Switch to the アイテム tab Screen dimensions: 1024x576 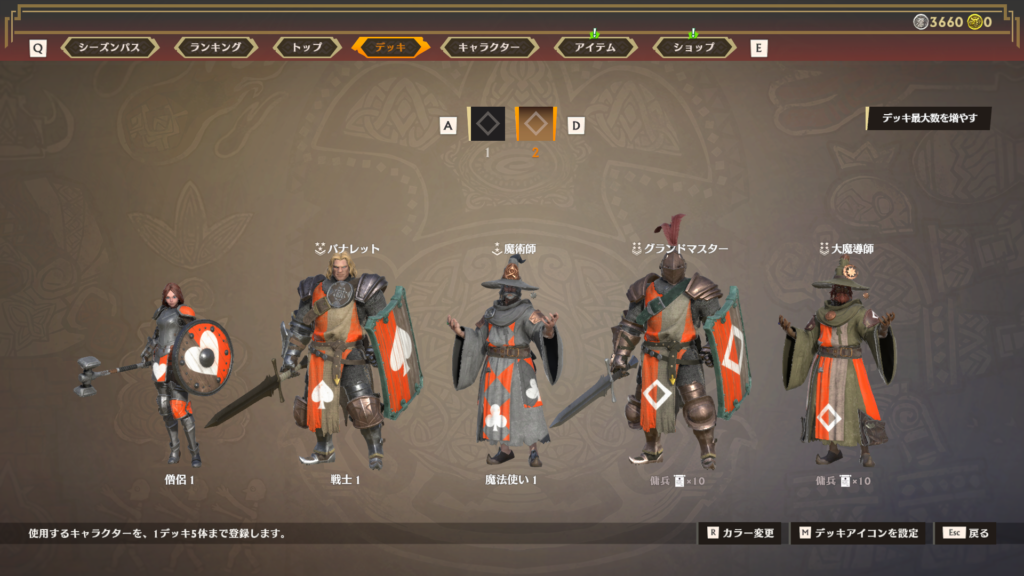(x=594, y=47)
